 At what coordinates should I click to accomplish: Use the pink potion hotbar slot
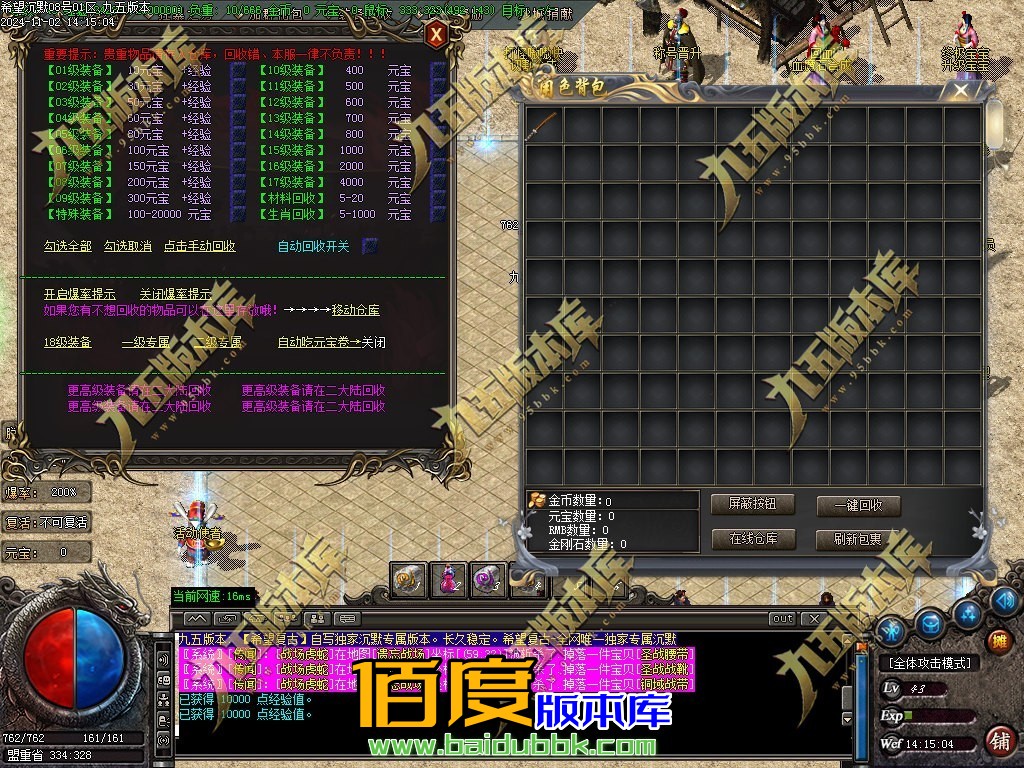coord(449,579)
